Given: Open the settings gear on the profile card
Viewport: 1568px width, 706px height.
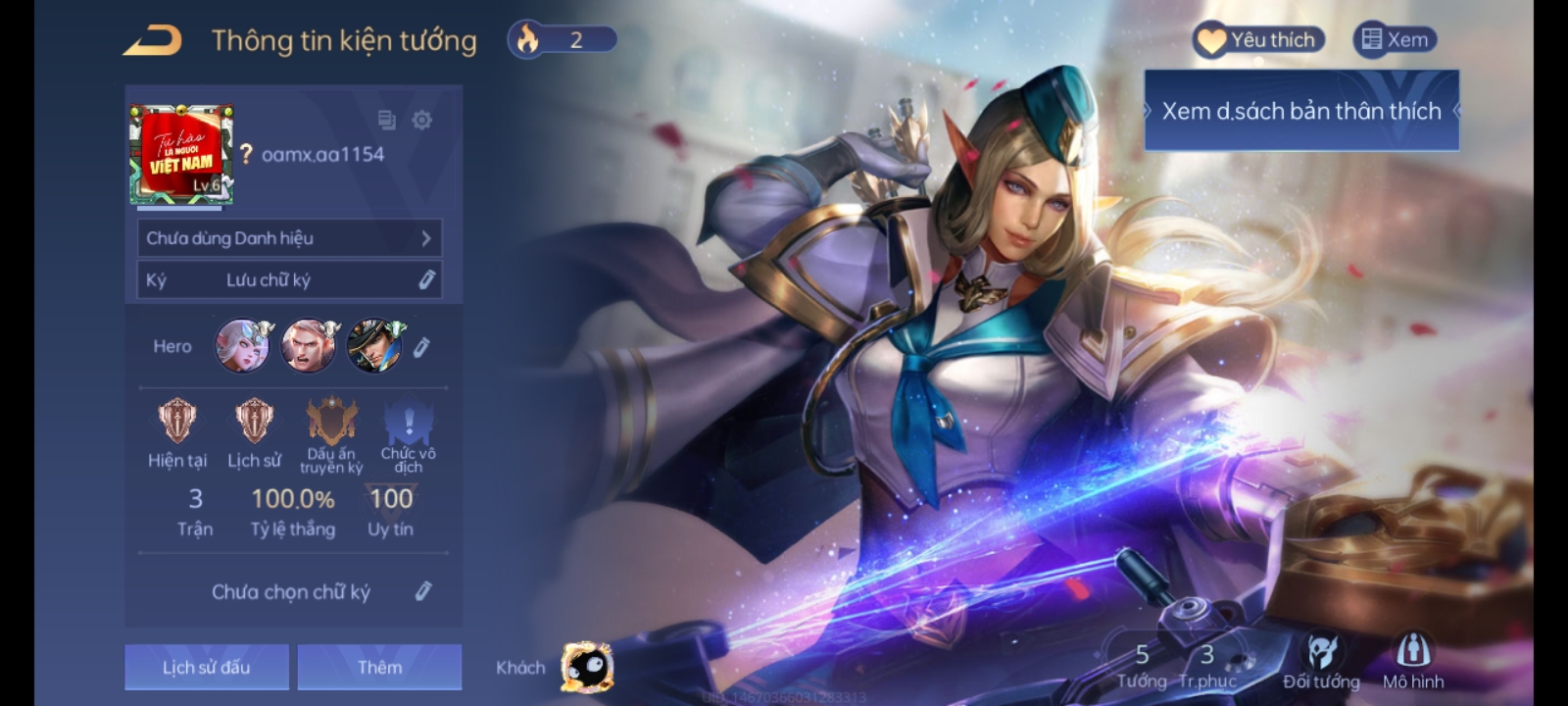Looking at the screenshot, I should 423,122.
